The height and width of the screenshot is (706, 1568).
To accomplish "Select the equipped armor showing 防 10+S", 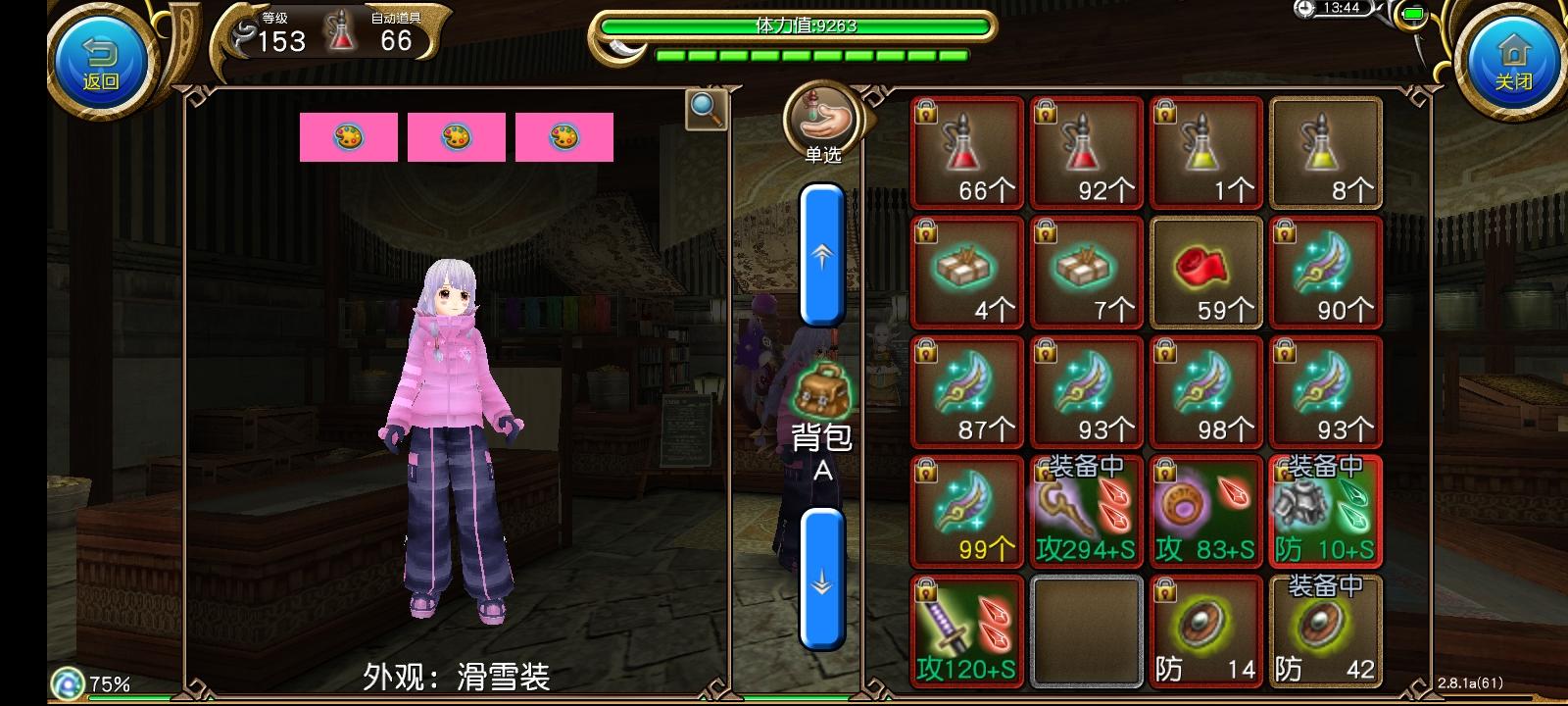I will pos(1326,511).
